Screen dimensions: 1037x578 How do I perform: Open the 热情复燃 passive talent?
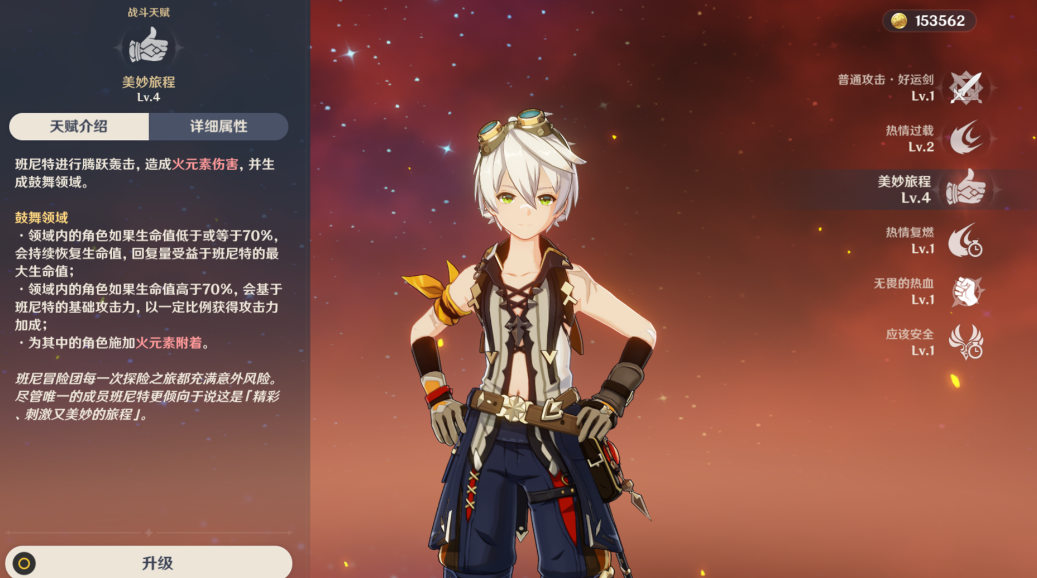tap(965, 240)
